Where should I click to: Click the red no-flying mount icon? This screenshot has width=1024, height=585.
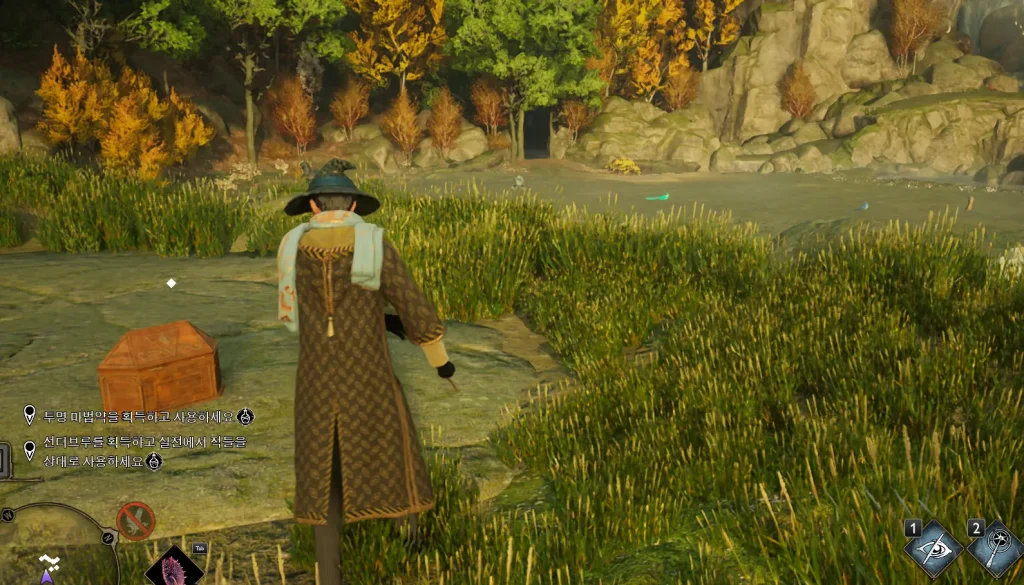(x=136, y=521)
